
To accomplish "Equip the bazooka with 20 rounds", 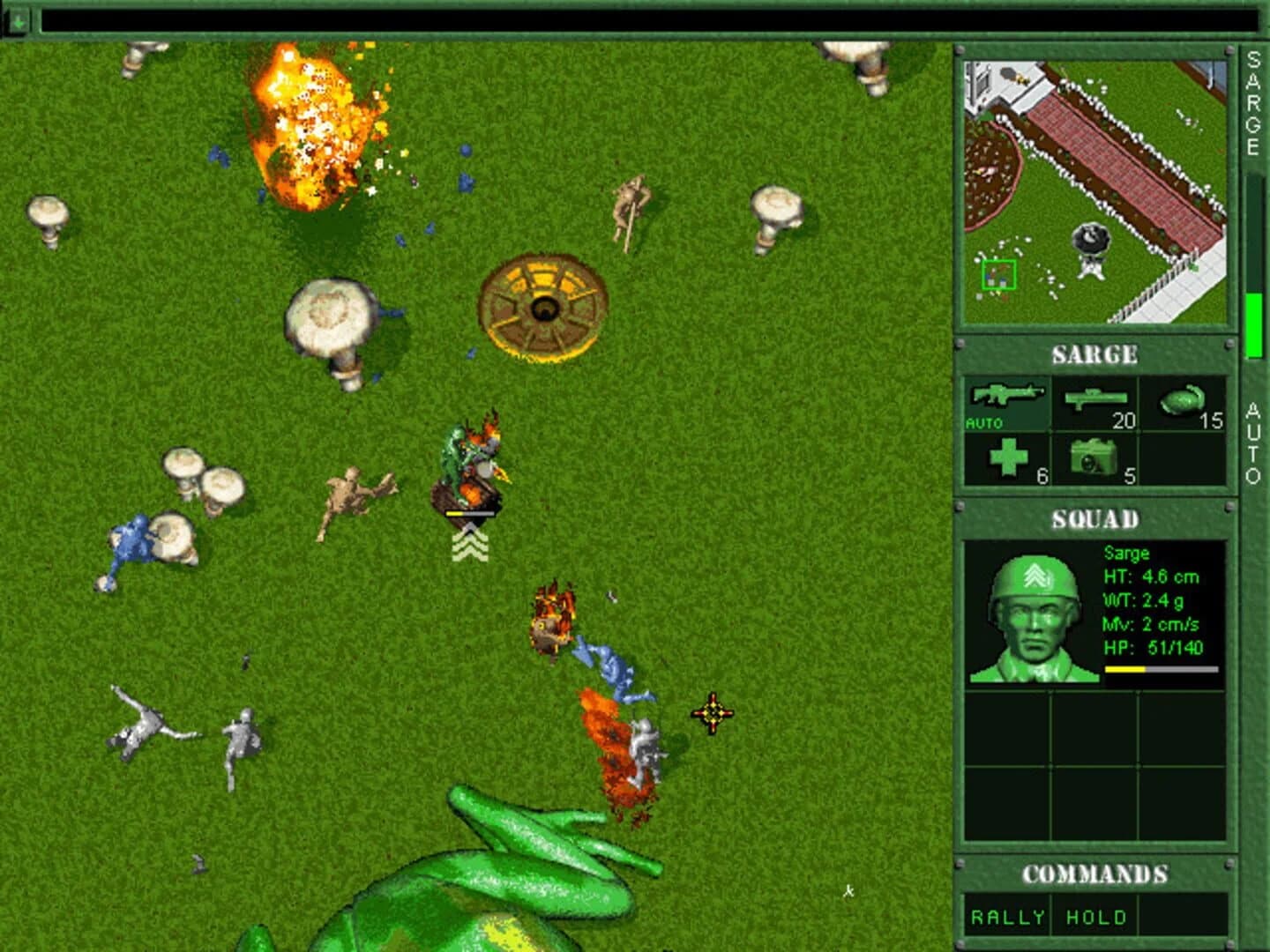I will (x=1094, y=397).
